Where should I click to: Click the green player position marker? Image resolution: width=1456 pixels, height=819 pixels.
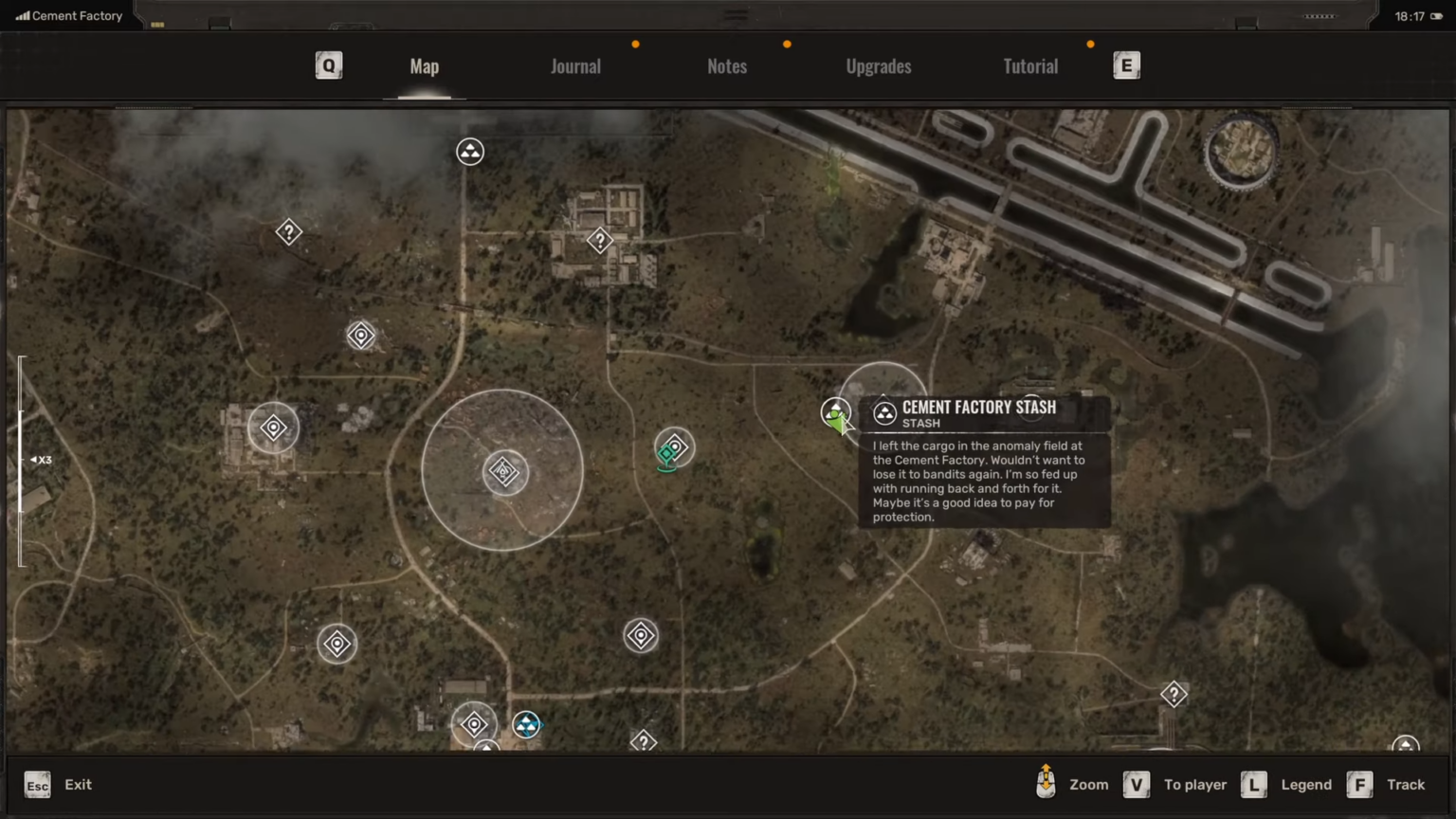[666, 457]
